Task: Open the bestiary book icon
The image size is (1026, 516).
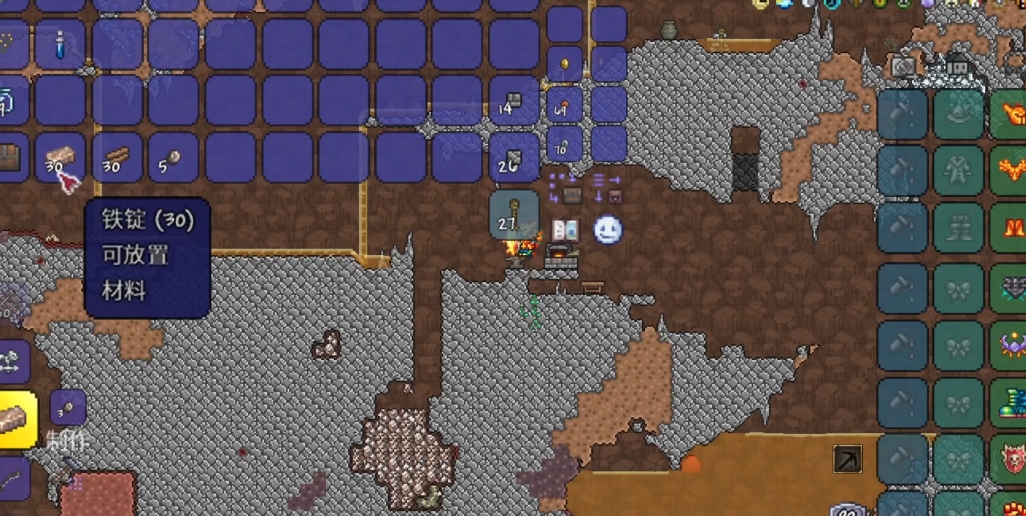Action: [x=565, y=230]
